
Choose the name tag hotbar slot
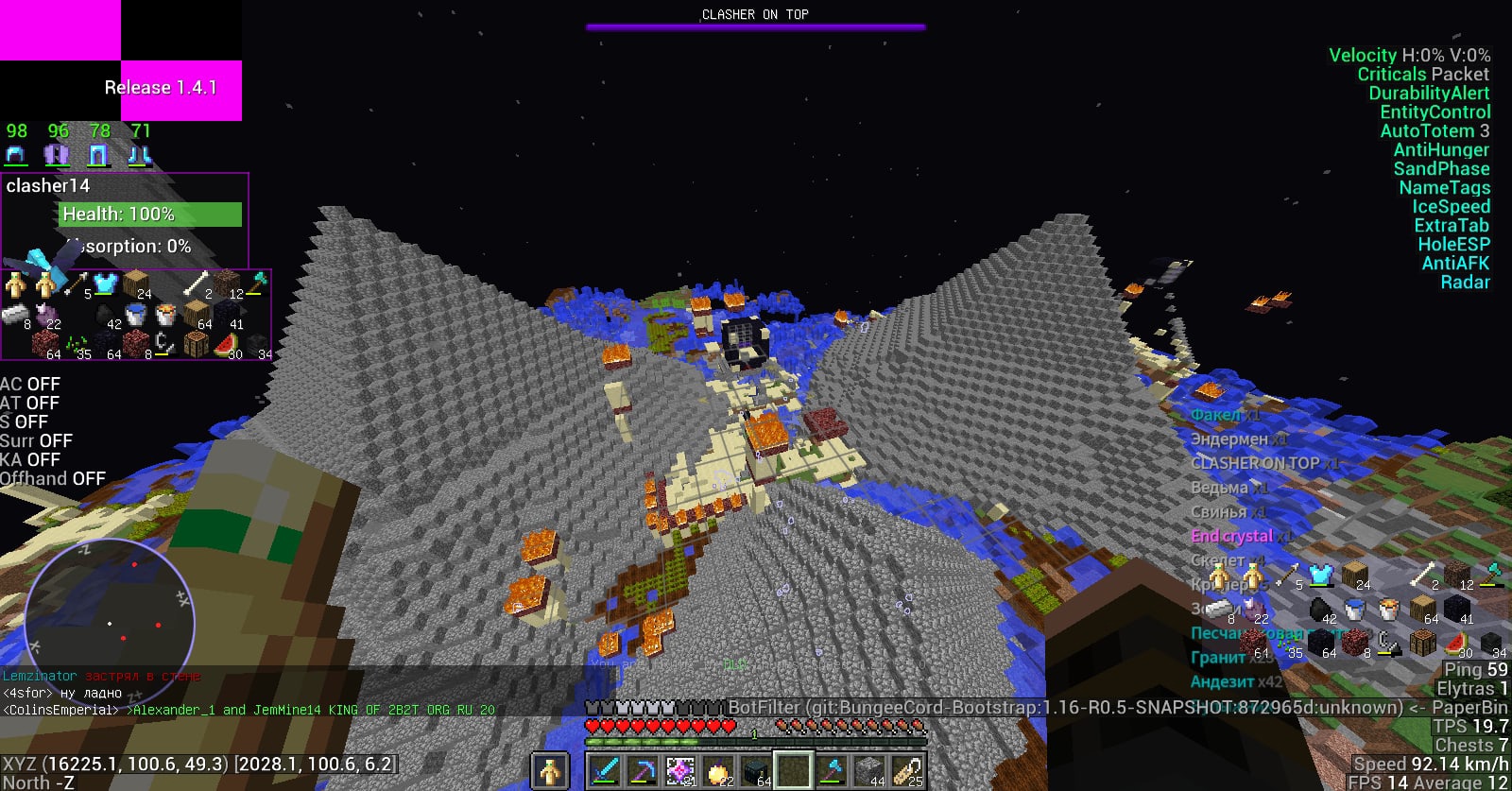tap(907, 771)
